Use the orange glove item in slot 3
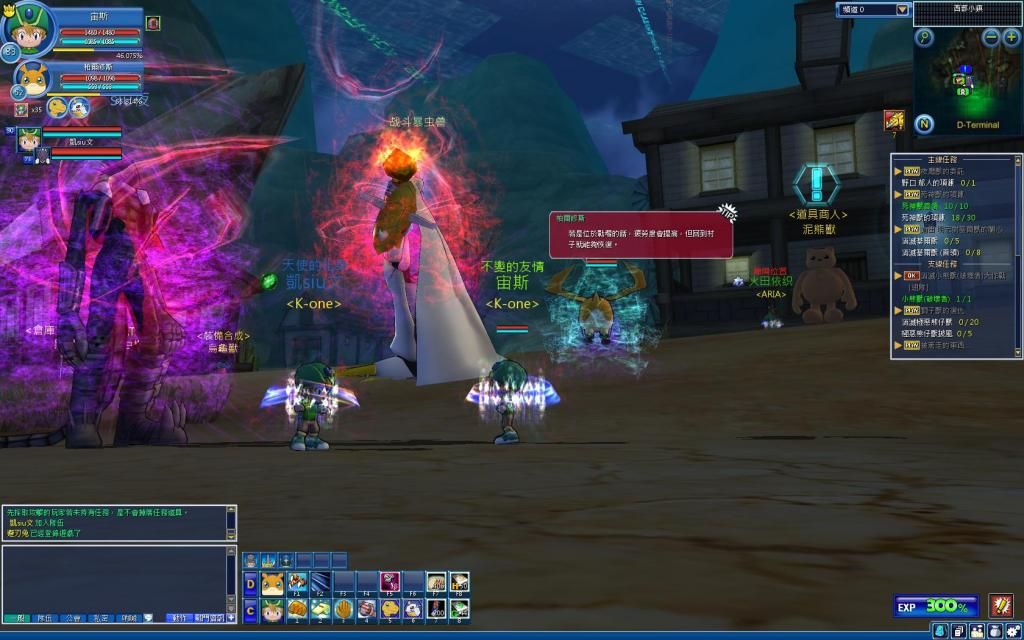This screenshot has width=1024, height=640. (343, 608)
